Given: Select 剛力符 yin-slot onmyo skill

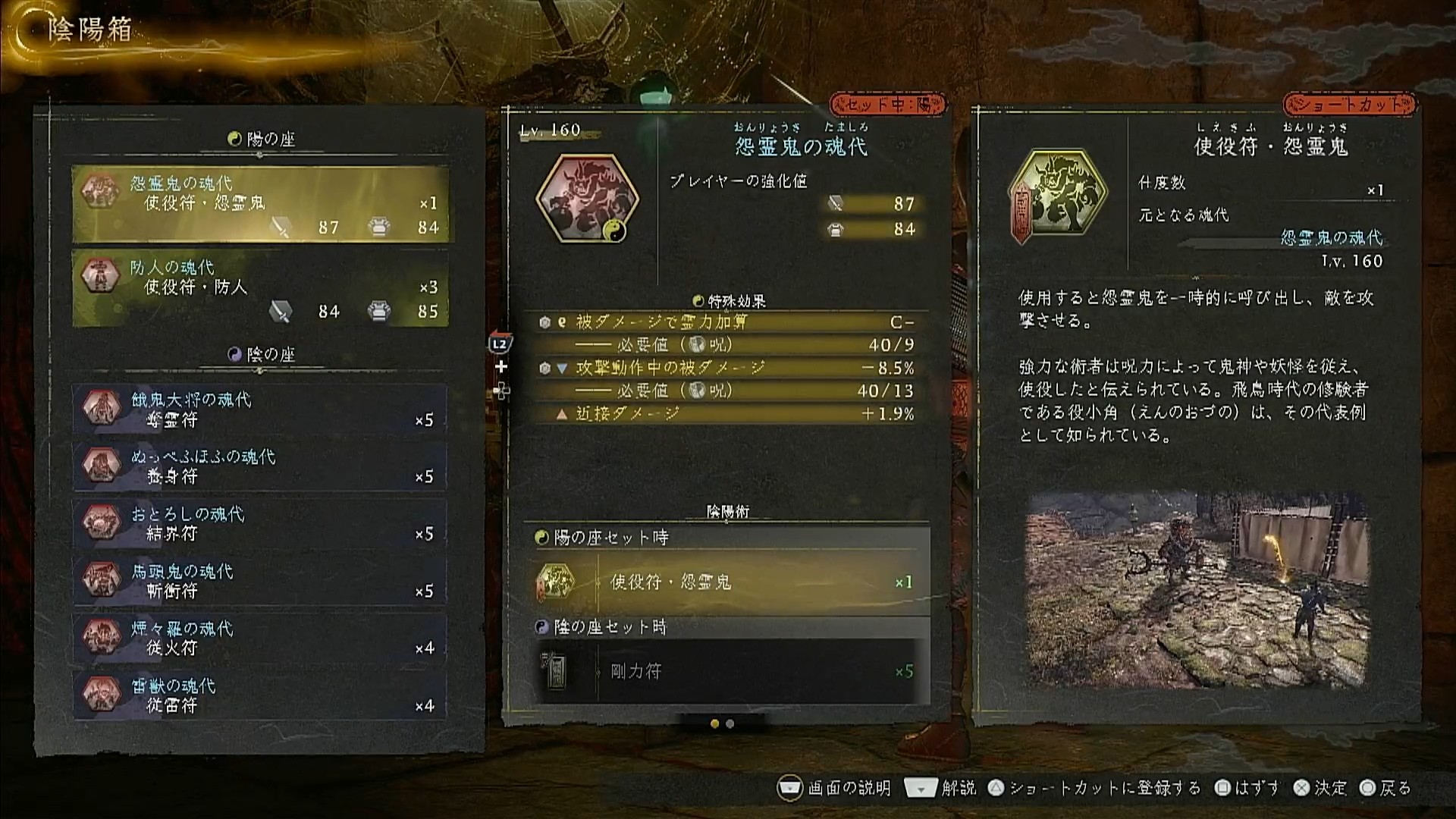Looking at the screenshot, I should click(726, 672).
